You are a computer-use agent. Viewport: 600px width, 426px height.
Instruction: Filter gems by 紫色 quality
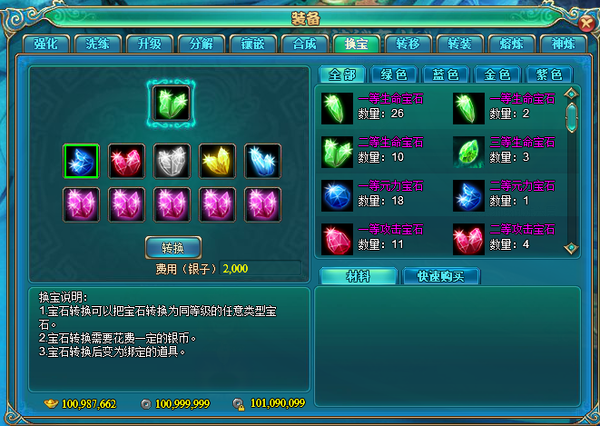tap(548, 75)
